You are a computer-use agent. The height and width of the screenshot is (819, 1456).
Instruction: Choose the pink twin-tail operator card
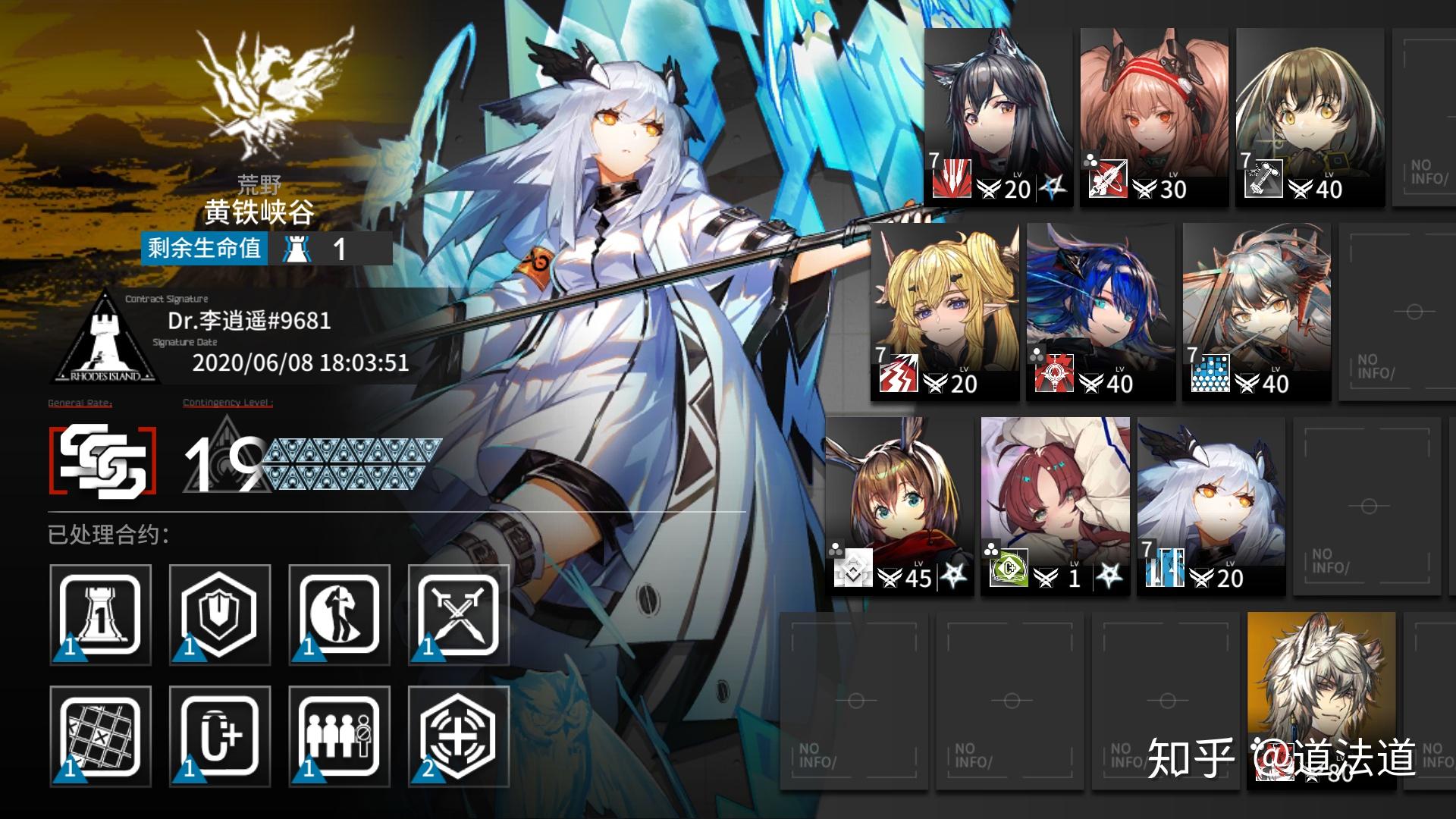coord(1153,117)
